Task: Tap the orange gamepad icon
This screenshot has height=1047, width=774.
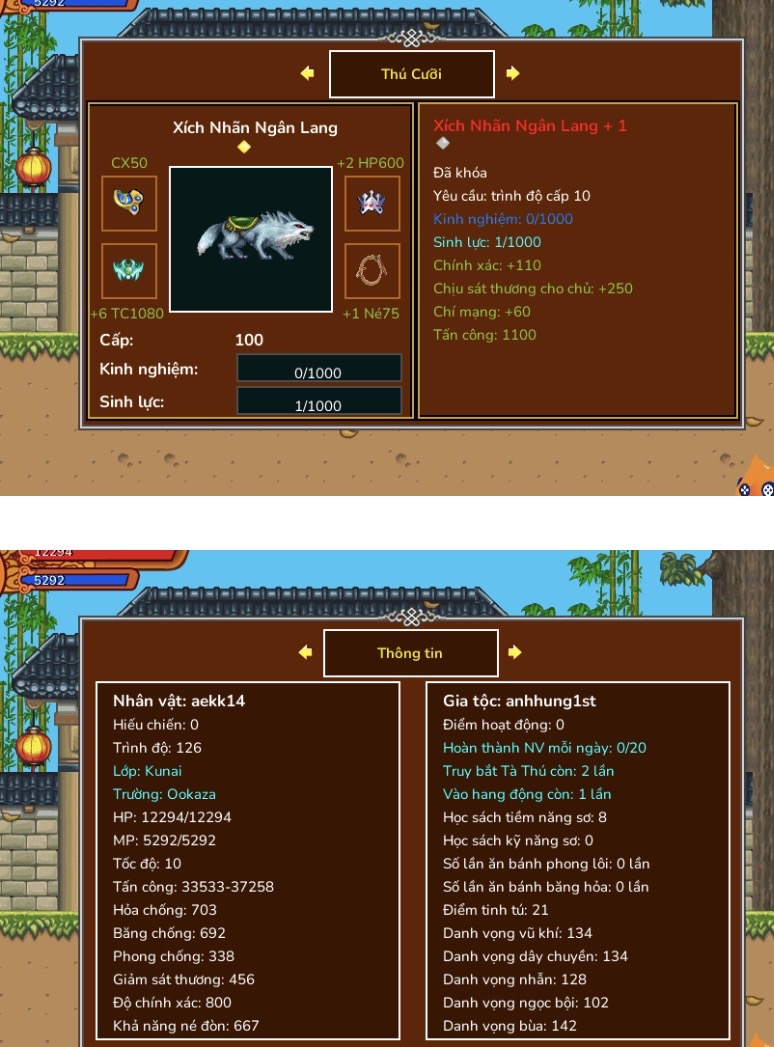Action: tap(757, 480)
